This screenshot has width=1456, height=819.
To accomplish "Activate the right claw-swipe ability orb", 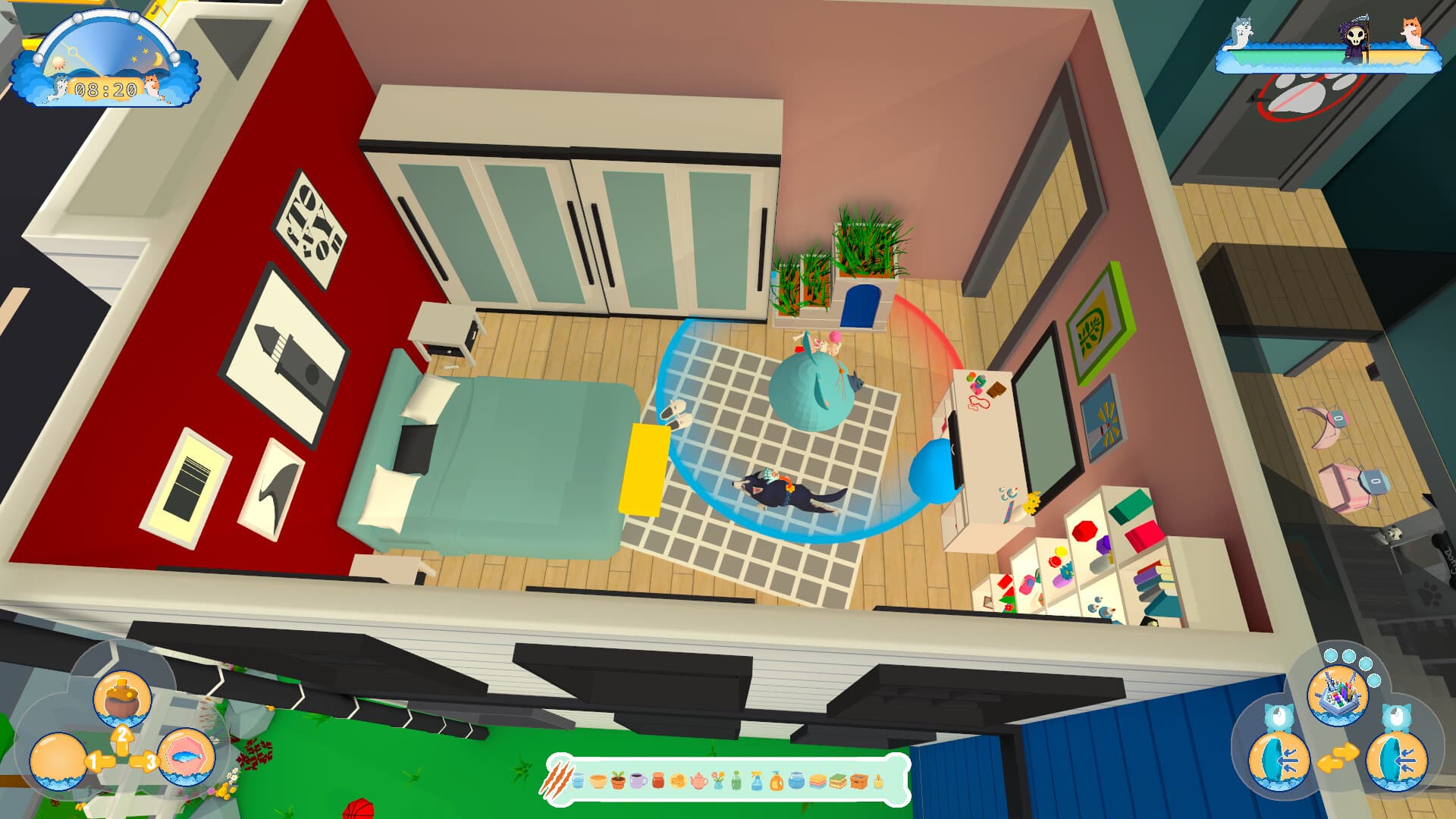I will [x=1395, y=761].
